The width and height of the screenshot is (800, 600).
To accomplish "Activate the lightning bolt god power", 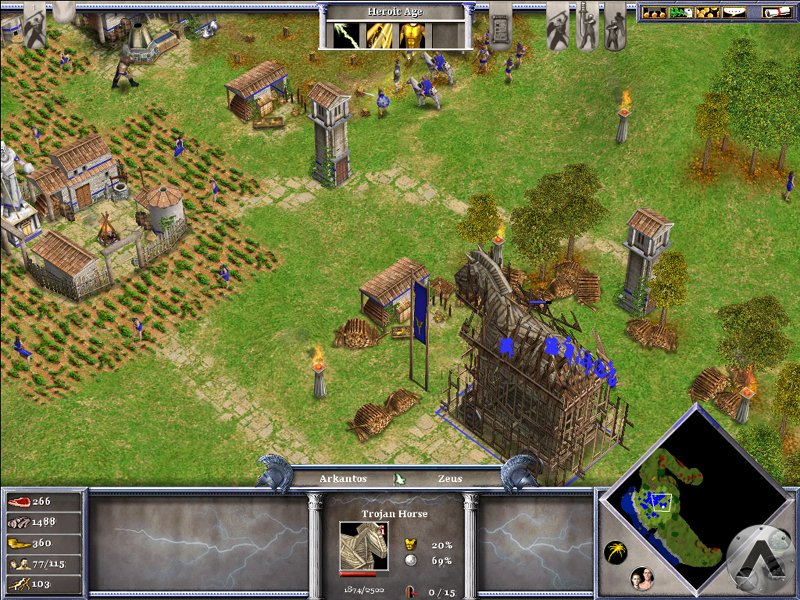I will click(346, 35).
